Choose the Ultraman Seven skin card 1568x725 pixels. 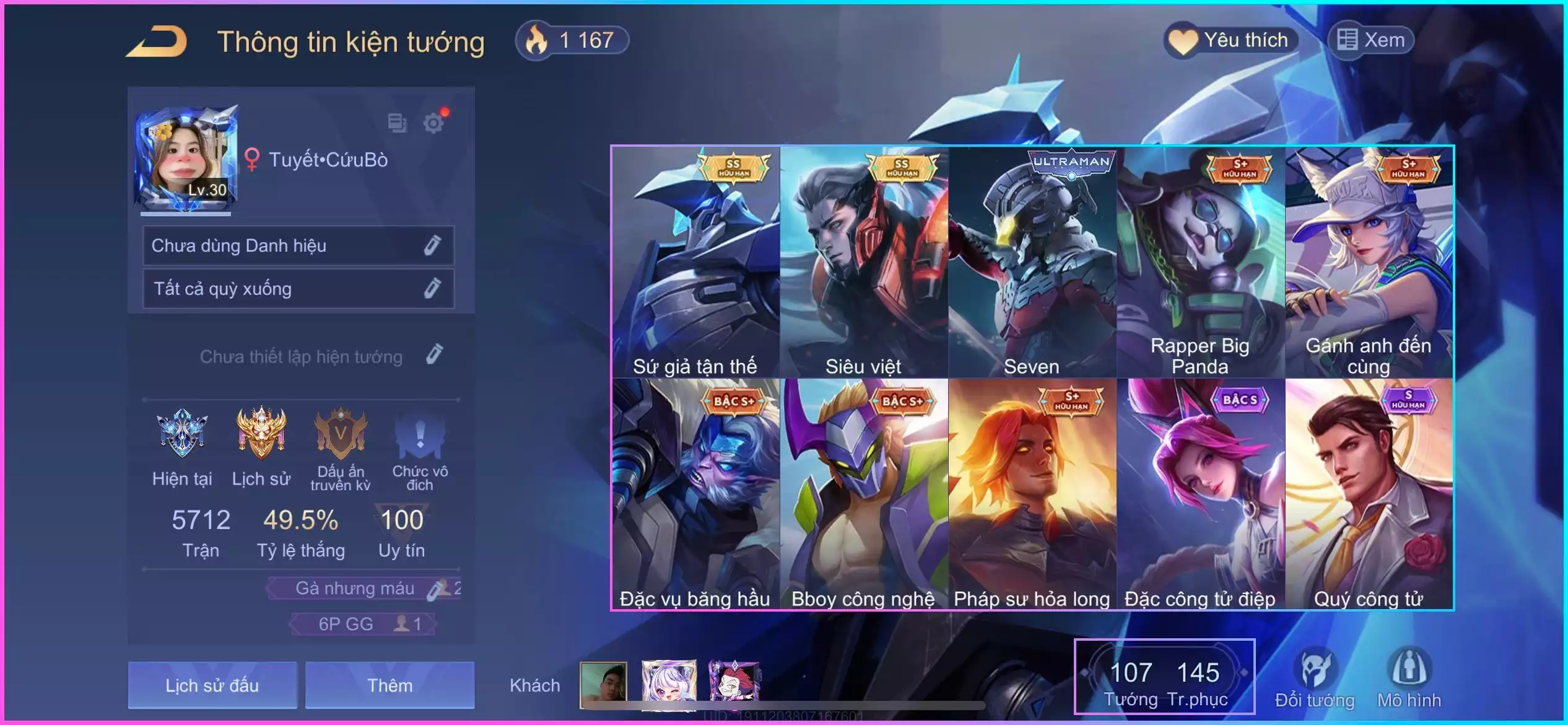click(x=1032, y=262)
